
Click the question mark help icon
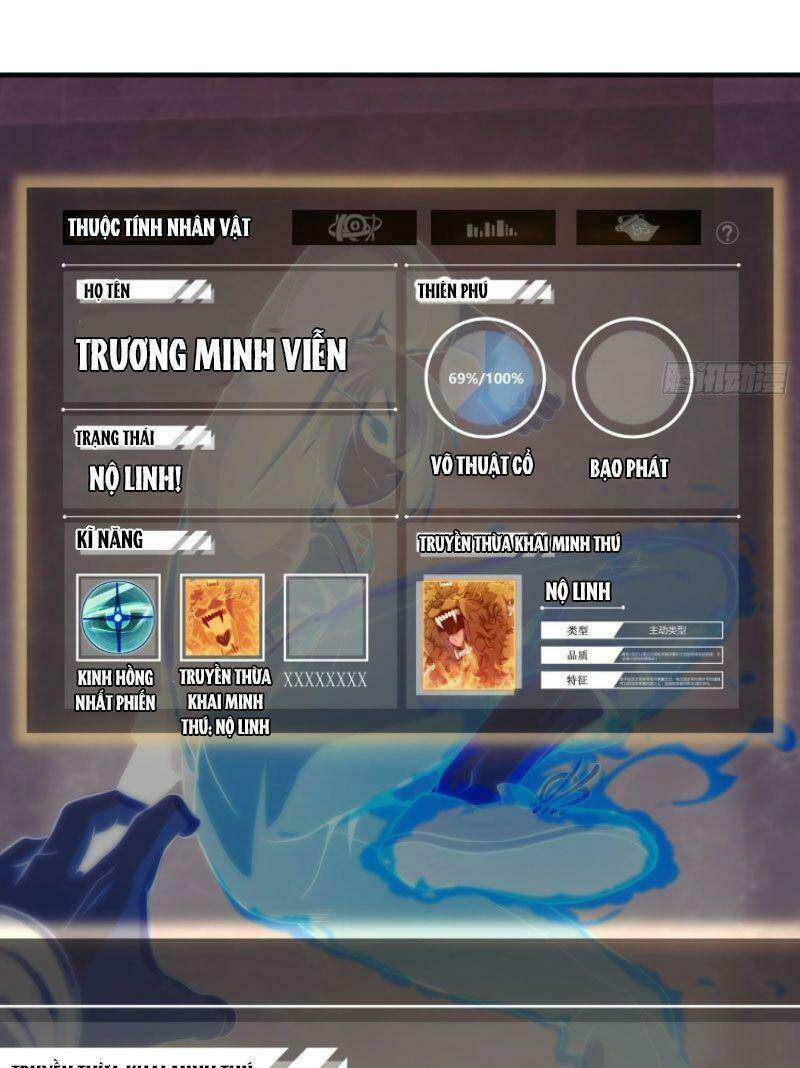pyautogui.click(x=727, y=233)
